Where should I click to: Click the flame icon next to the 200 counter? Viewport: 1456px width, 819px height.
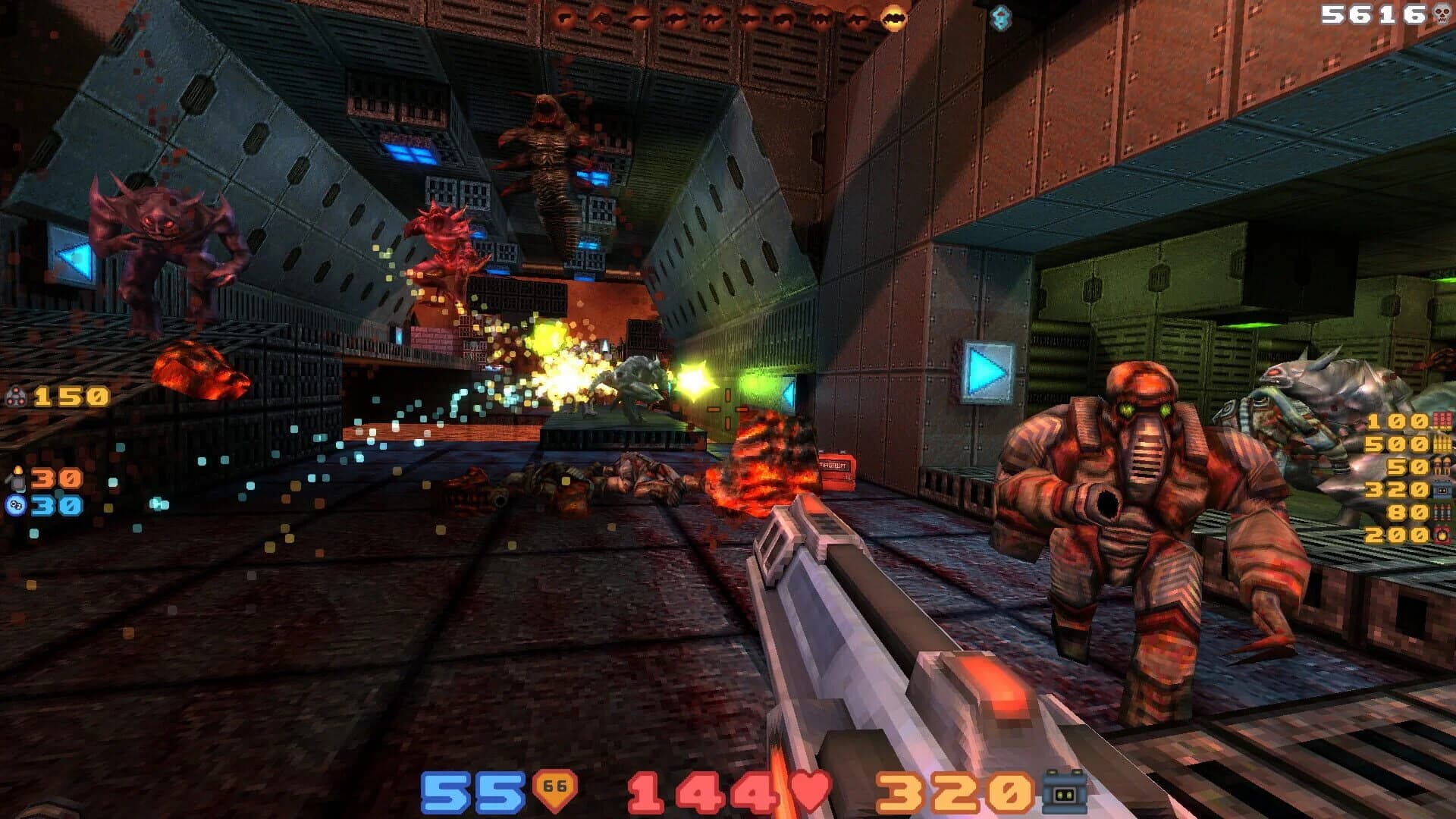click(x=1442, y=535)
